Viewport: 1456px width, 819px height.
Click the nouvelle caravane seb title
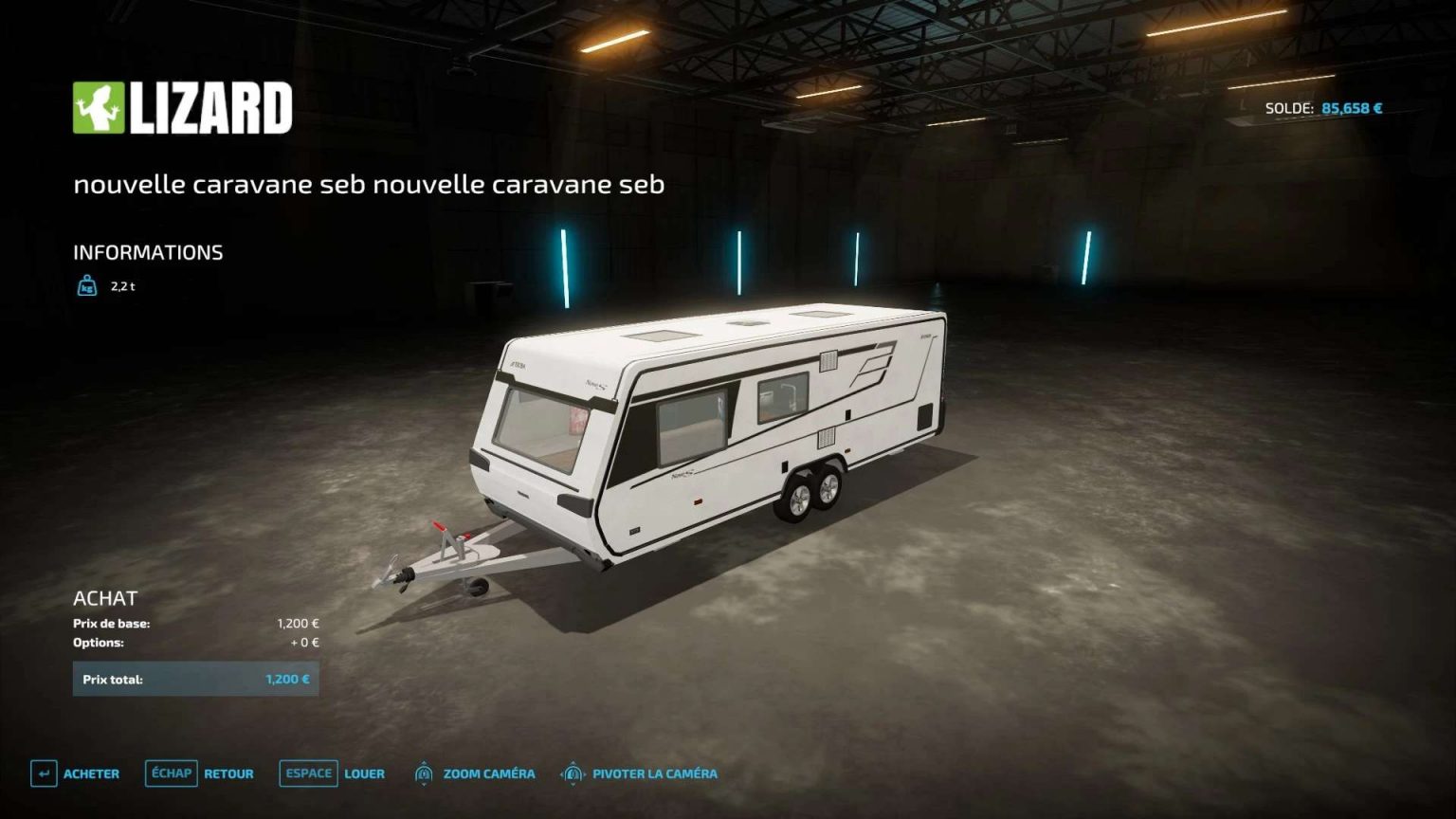[x=370, y=186]
